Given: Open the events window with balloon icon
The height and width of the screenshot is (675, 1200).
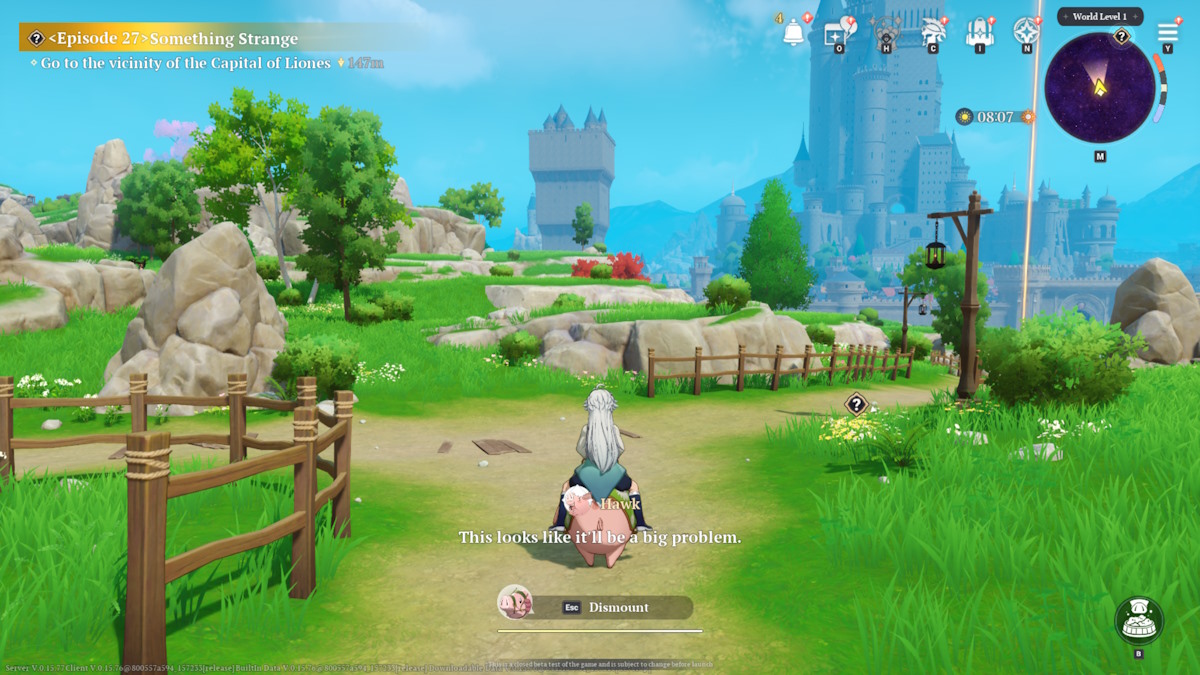Looking at the screenshot, I should click(x=836, y=32).
